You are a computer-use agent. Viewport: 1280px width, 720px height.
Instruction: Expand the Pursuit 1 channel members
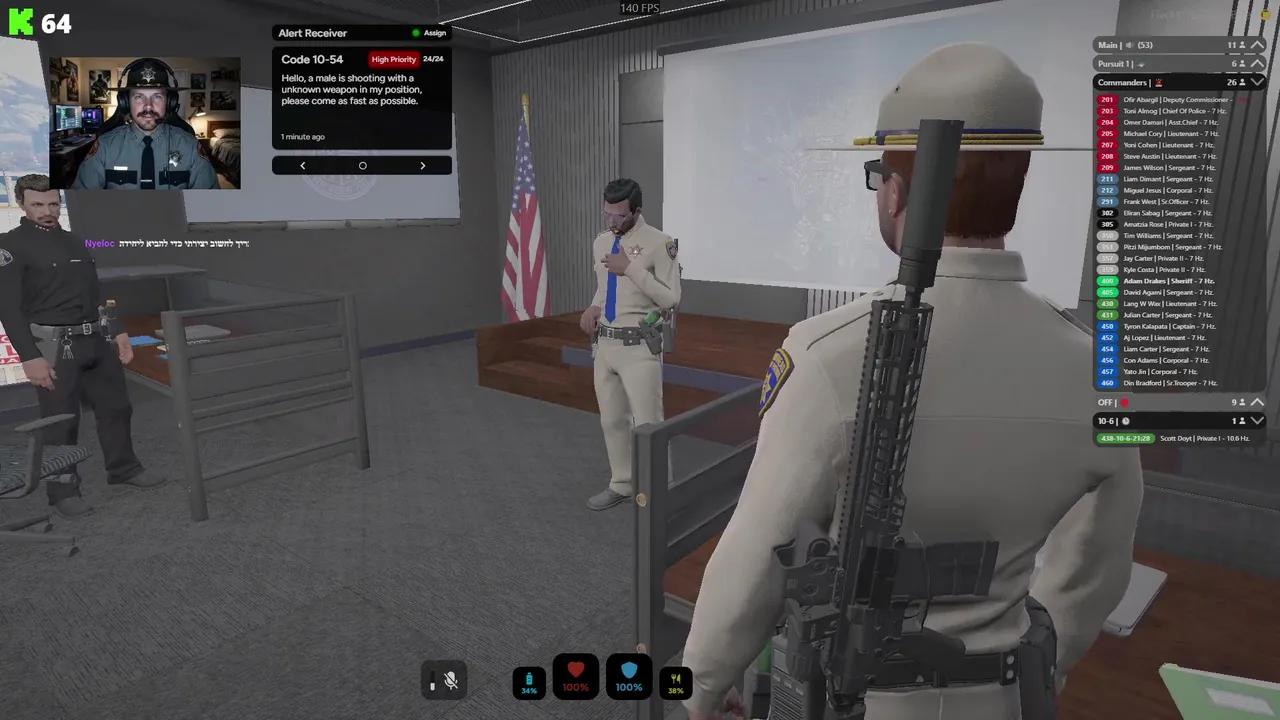pos(1259,63)
